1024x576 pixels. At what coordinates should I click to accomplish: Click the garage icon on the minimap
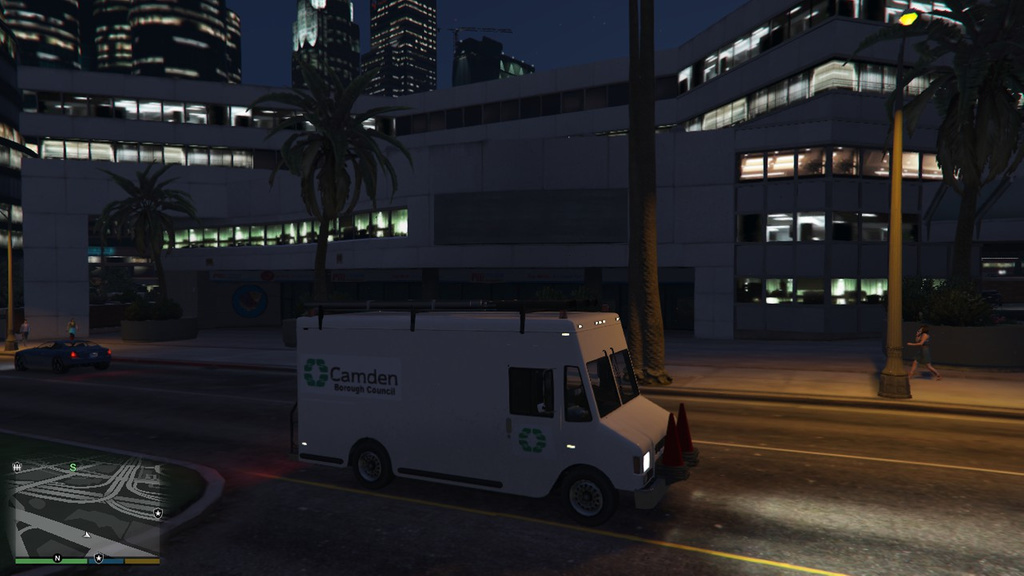coord(17,467)
